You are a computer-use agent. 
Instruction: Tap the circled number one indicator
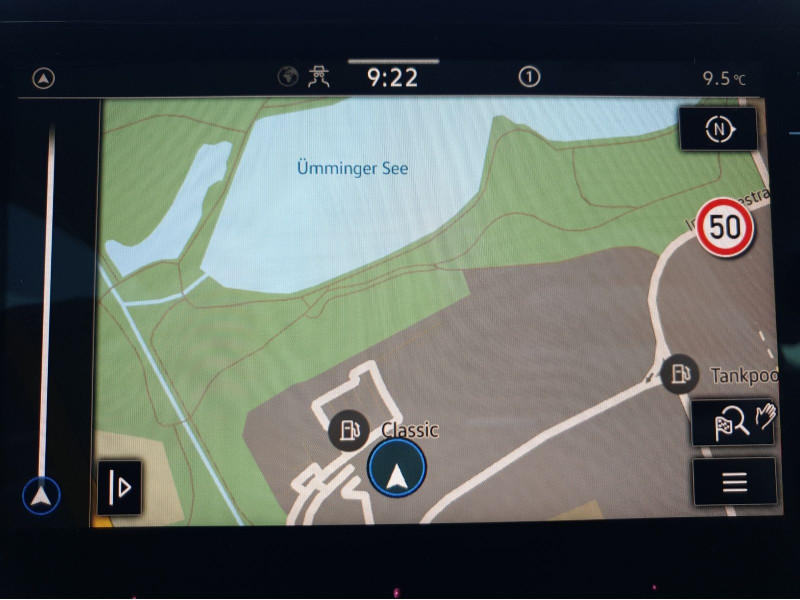(529, 78)
